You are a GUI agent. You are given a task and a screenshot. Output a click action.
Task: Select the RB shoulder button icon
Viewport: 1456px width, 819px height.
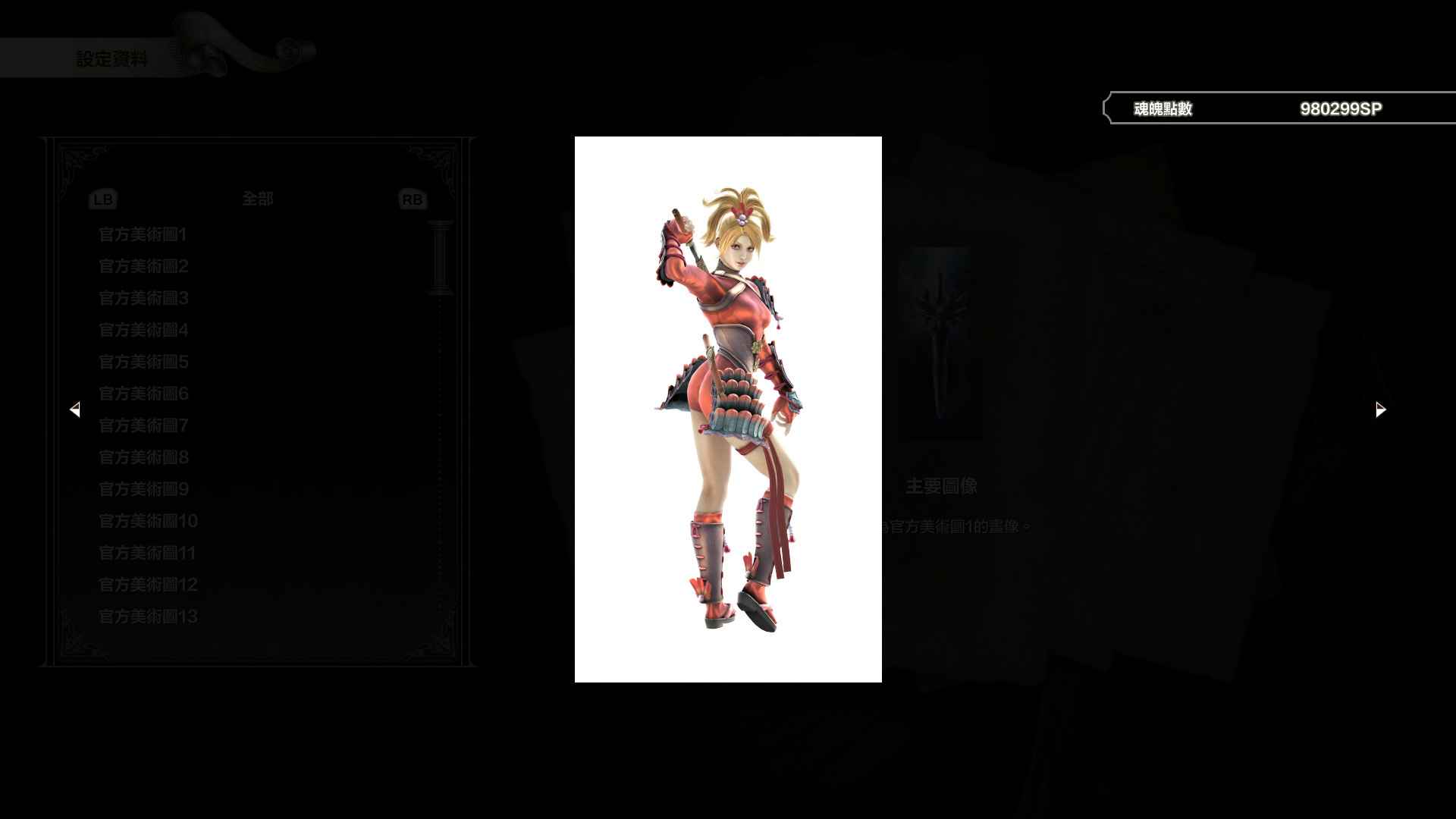tap(412, 199)
